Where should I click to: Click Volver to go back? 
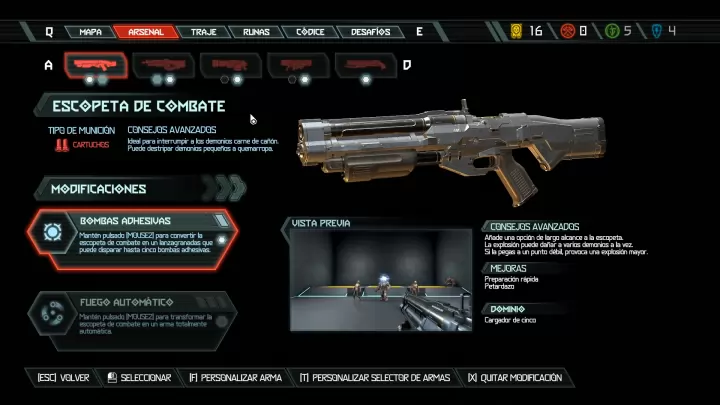pyautogui.click(x=63, y=378)
